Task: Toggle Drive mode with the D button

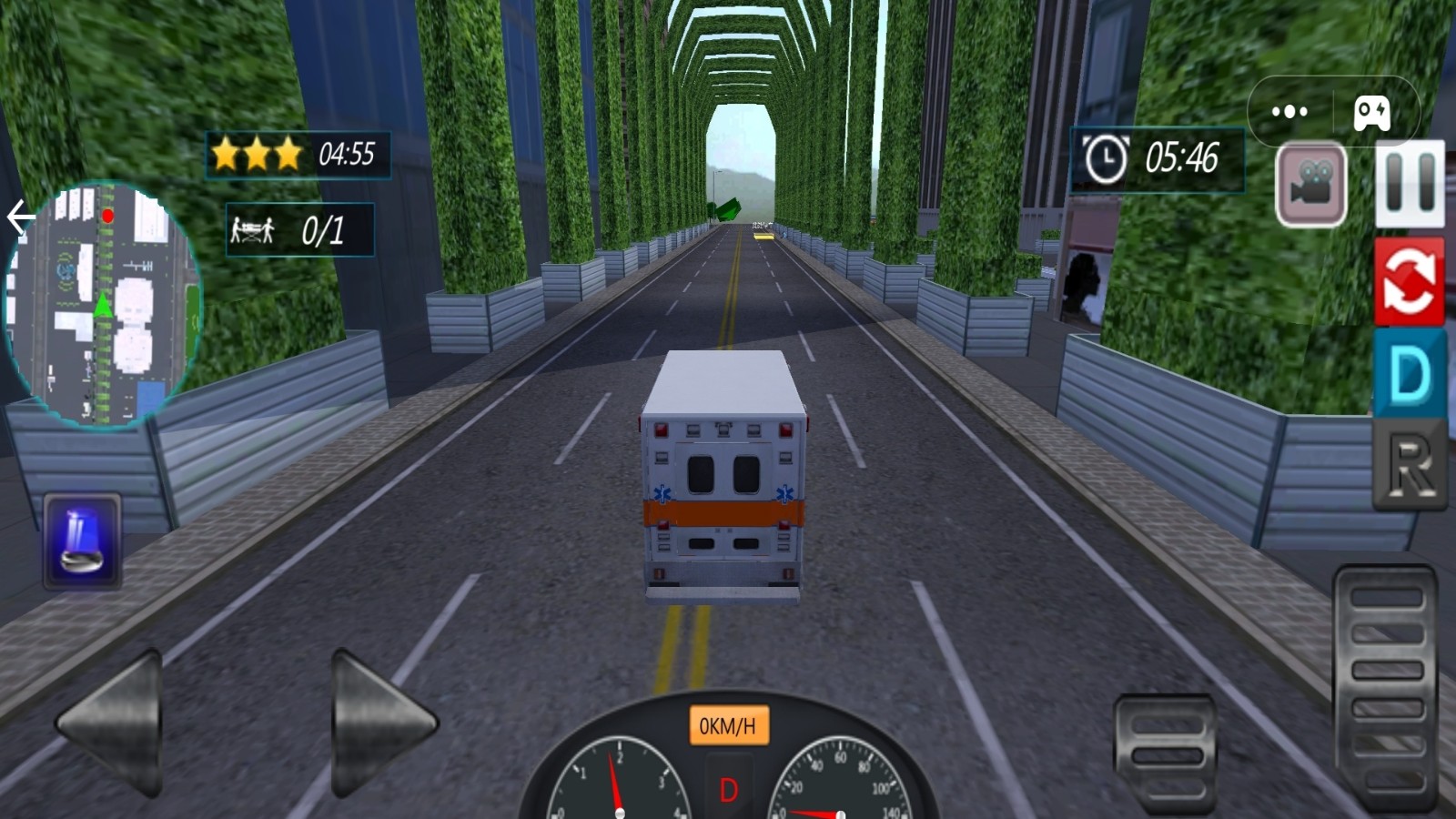Action: click(x=1410, y=373)
